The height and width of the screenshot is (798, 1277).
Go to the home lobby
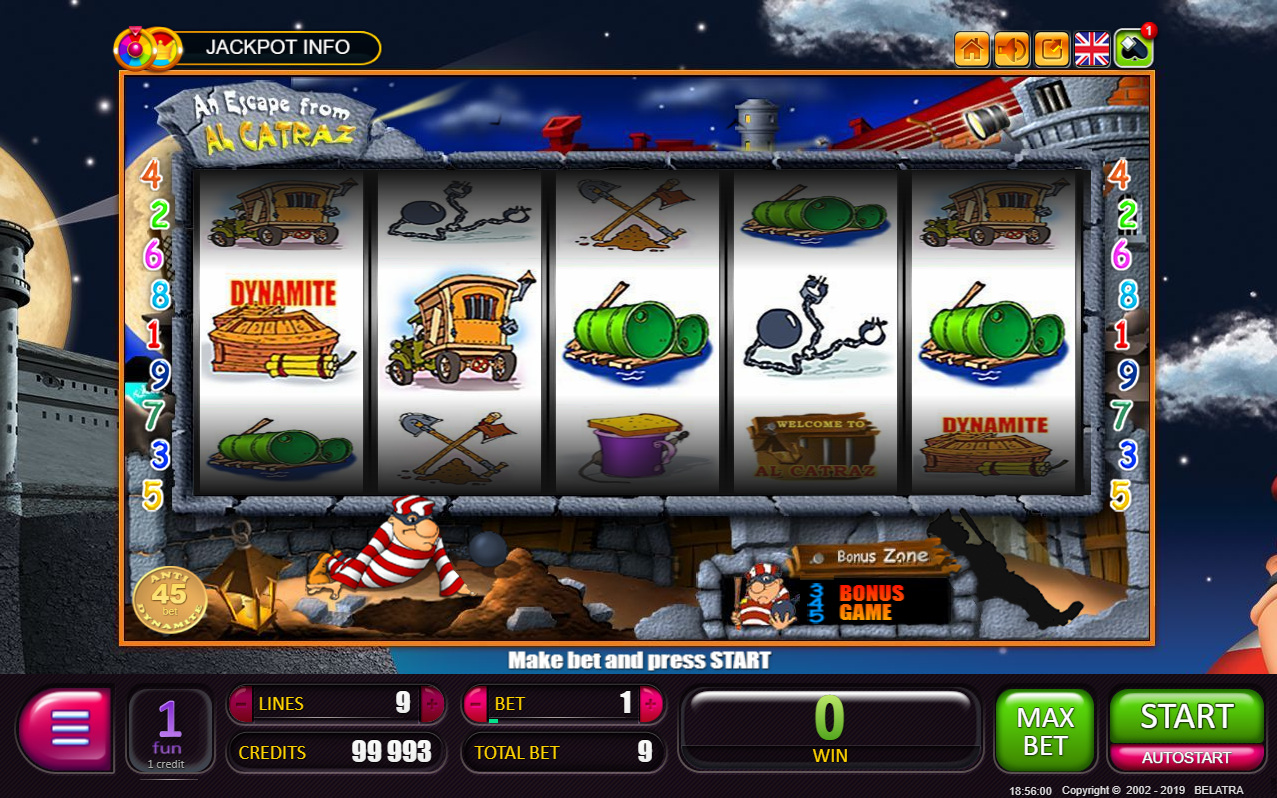972,48
